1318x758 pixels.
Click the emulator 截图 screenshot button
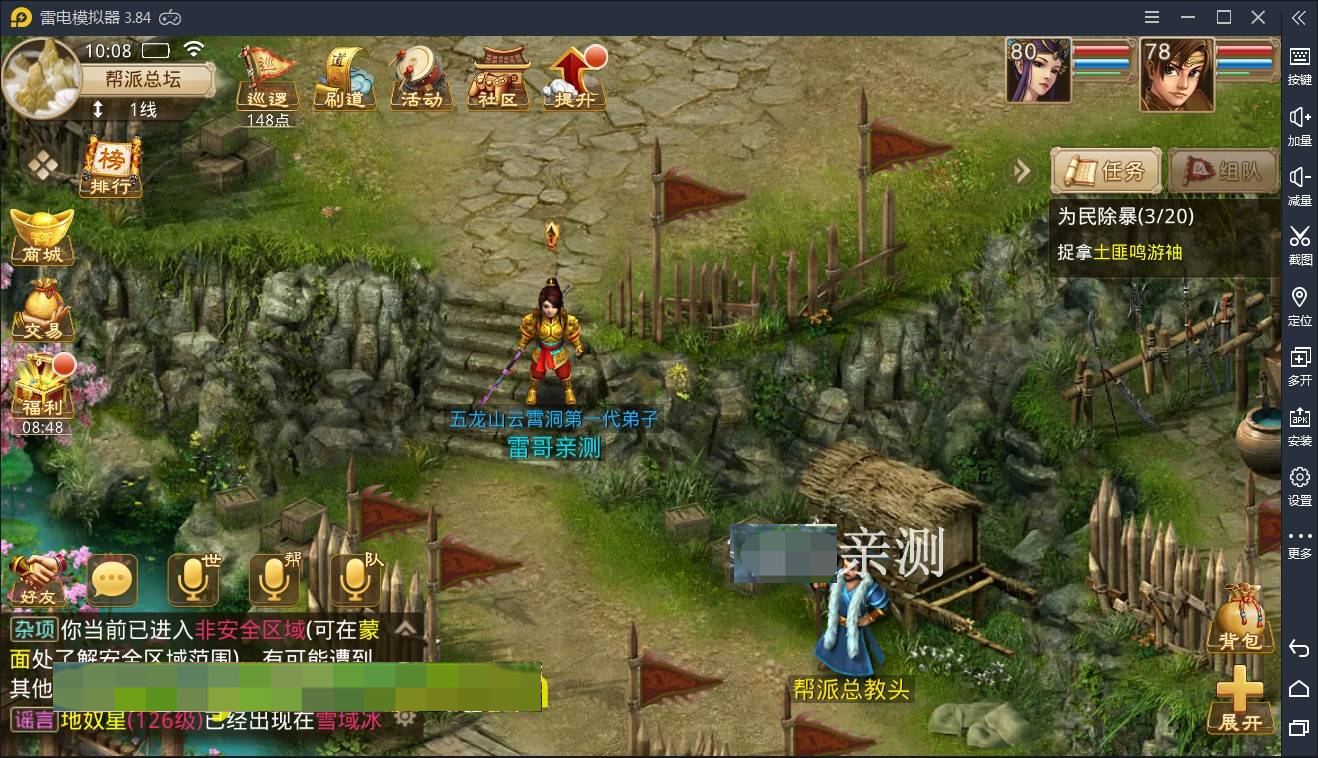click(x=1299, y=243)
